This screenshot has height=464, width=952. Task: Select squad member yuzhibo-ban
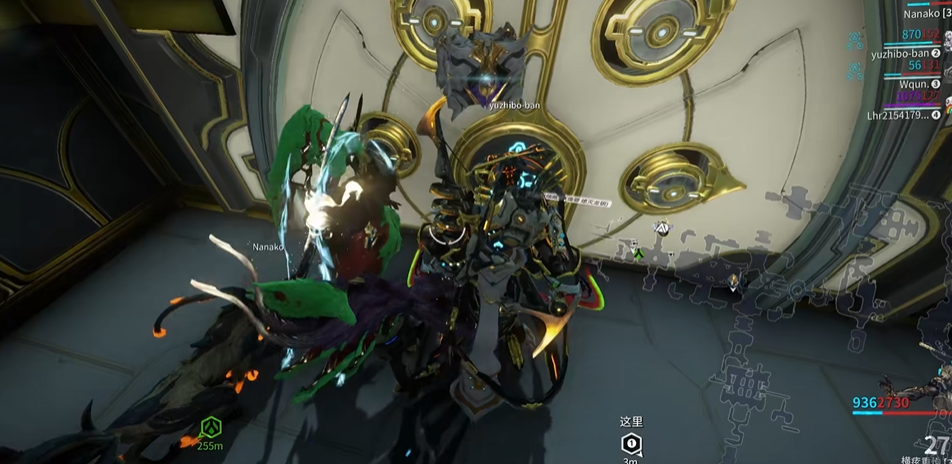(x=900, y=53)
